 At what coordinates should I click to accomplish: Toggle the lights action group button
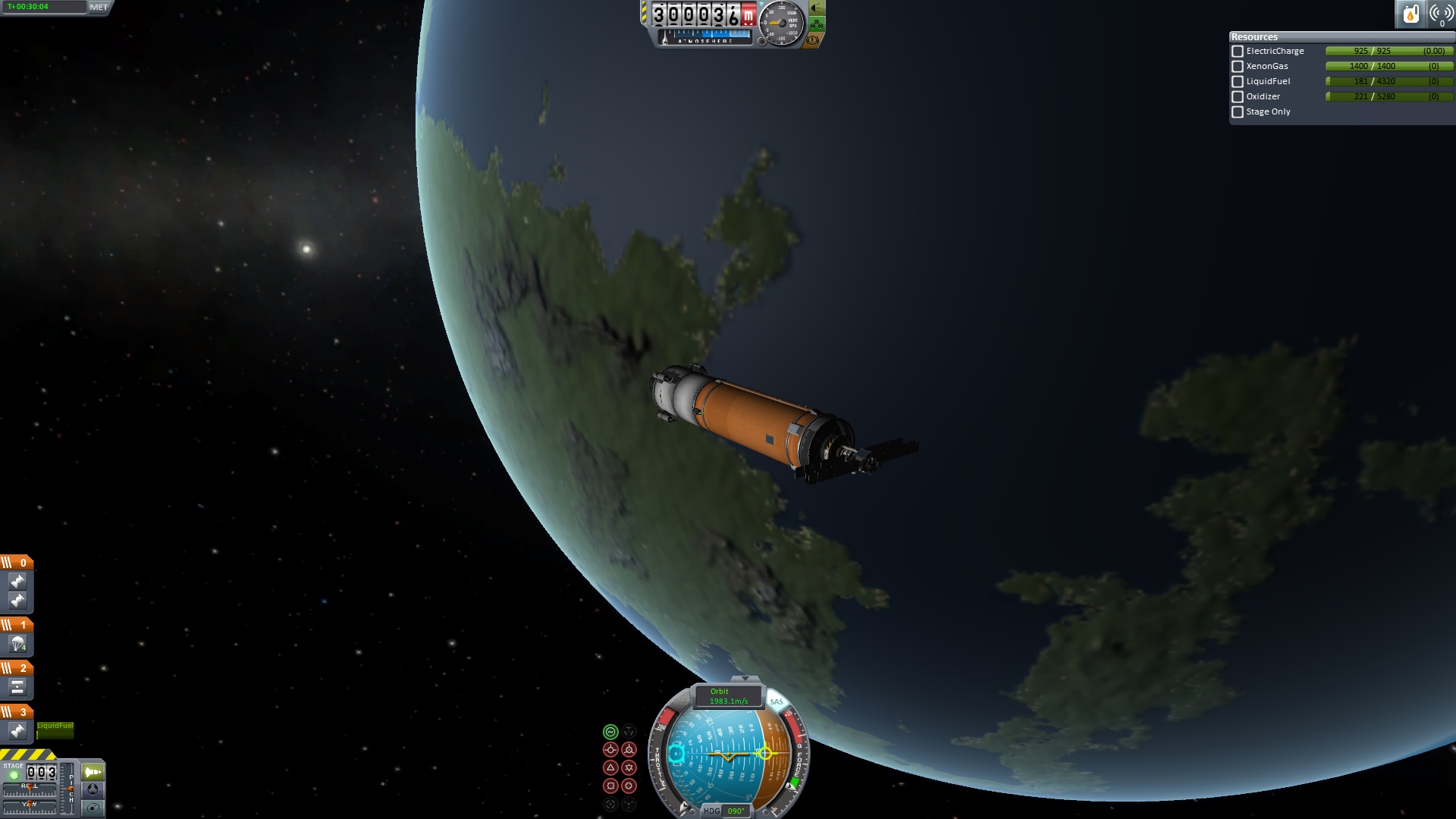816,8
